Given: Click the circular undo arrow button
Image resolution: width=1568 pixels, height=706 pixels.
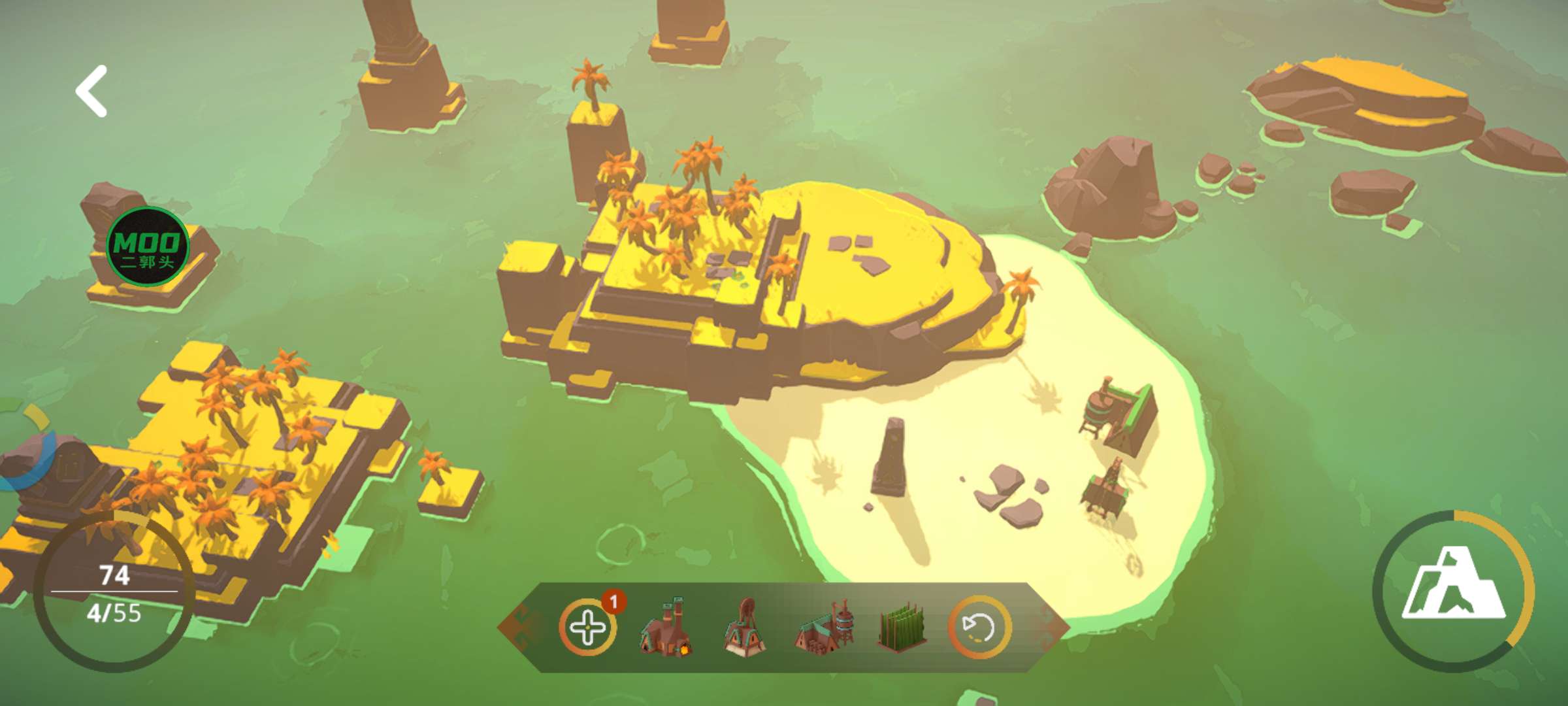Looking at the screenshot, I should point(979,628).
